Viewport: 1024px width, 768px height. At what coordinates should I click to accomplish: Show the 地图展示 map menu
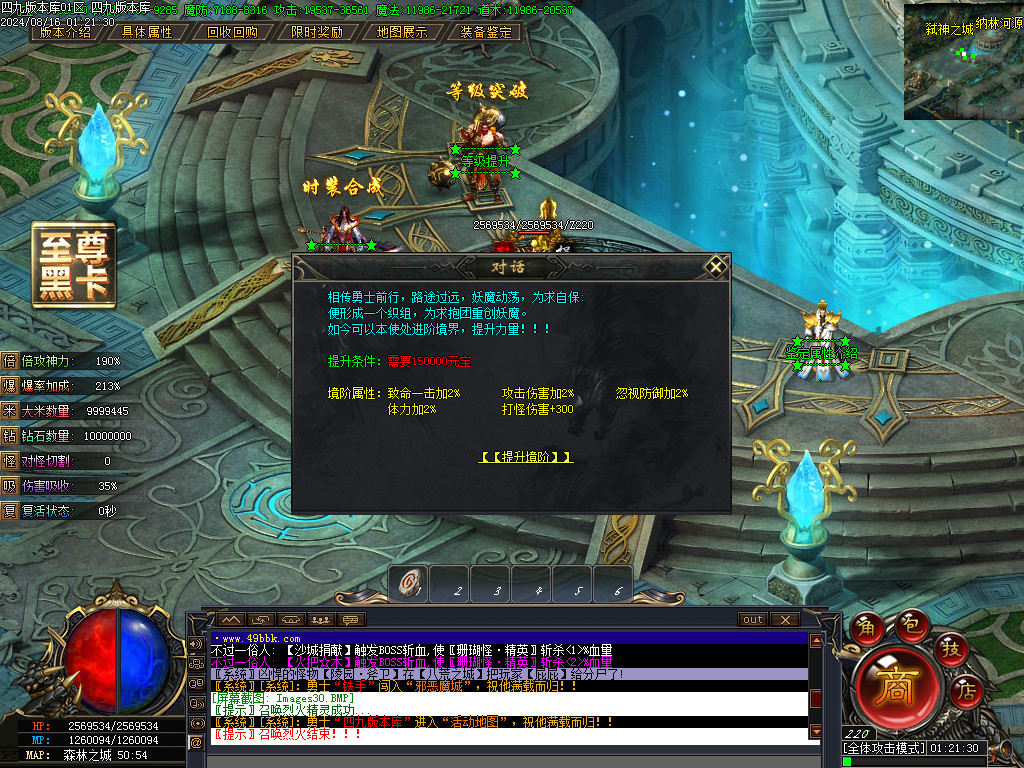(x=402, y=32)
